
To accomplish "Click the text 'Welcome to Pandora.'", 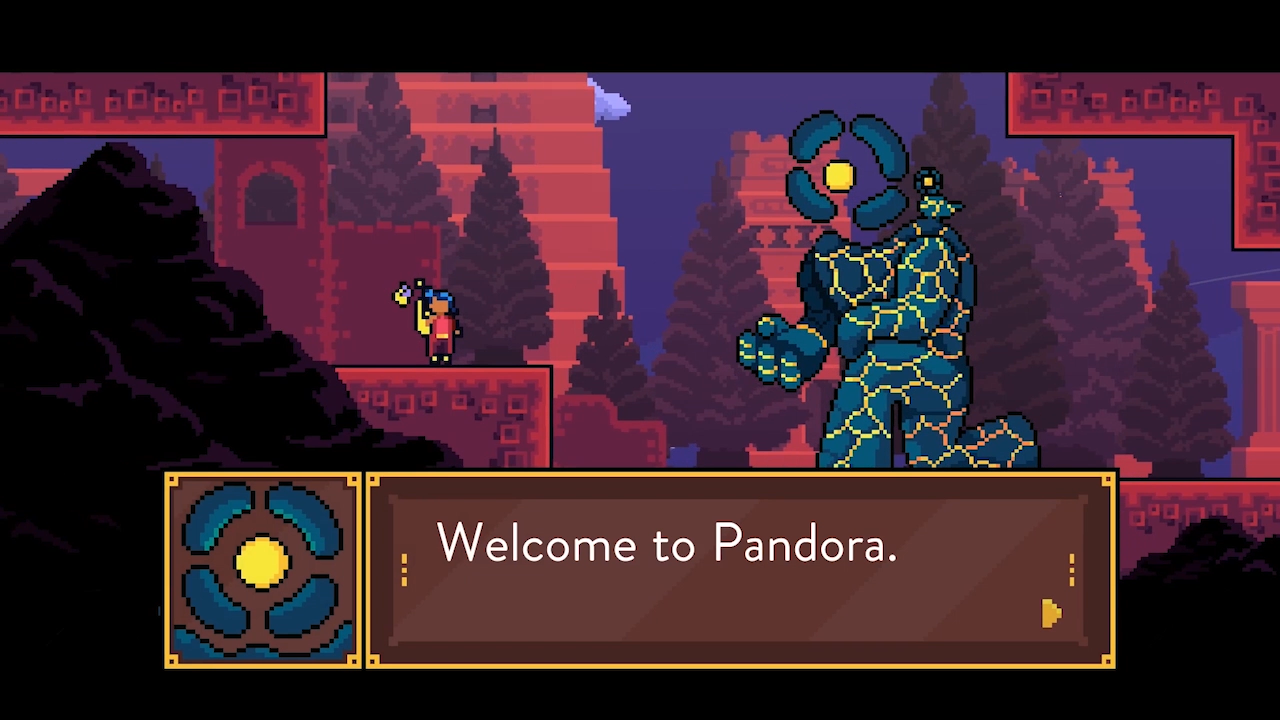I will [x=667, y=544].
